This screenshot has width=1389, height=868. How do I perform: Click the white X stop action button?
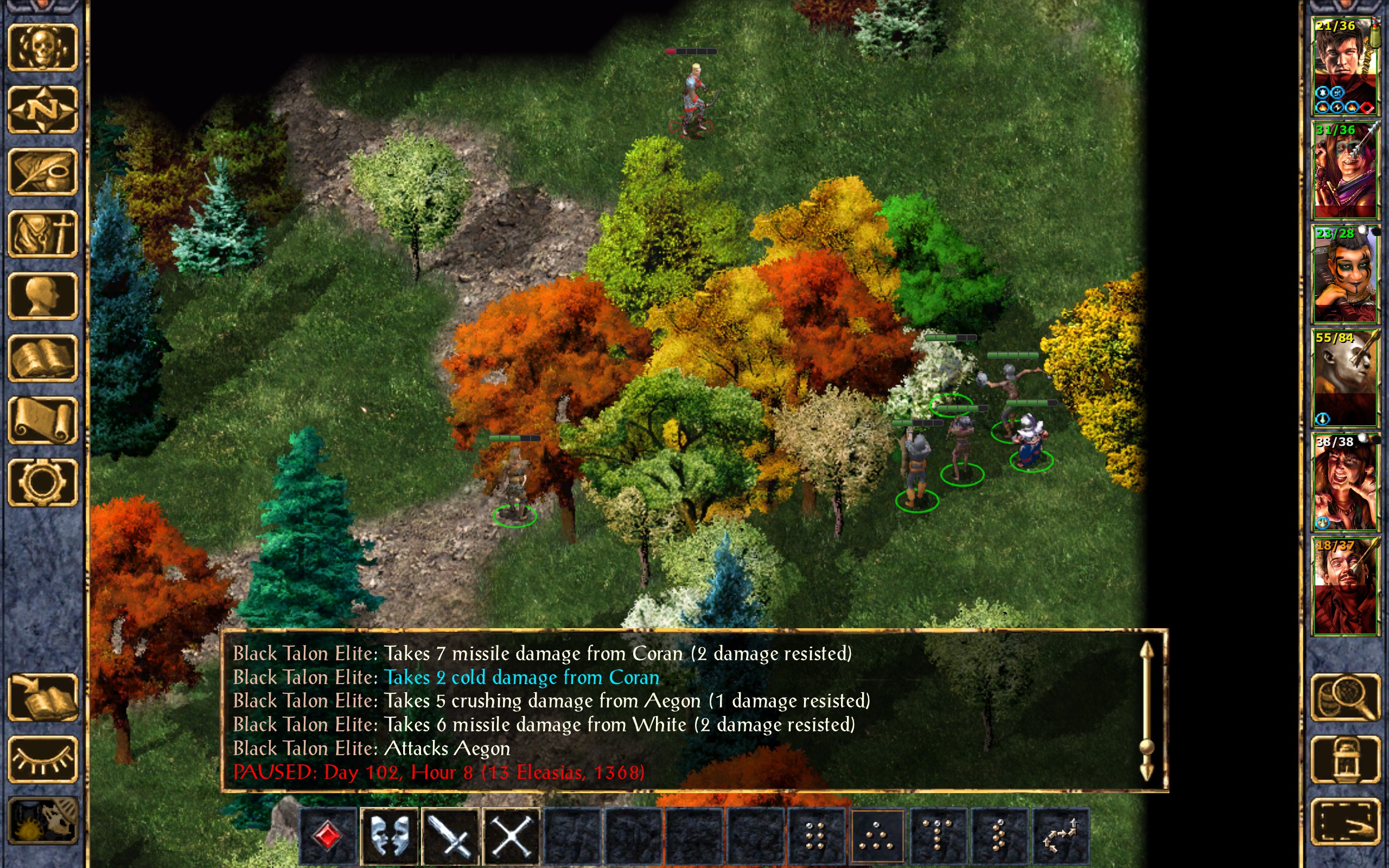click(512, 836)
